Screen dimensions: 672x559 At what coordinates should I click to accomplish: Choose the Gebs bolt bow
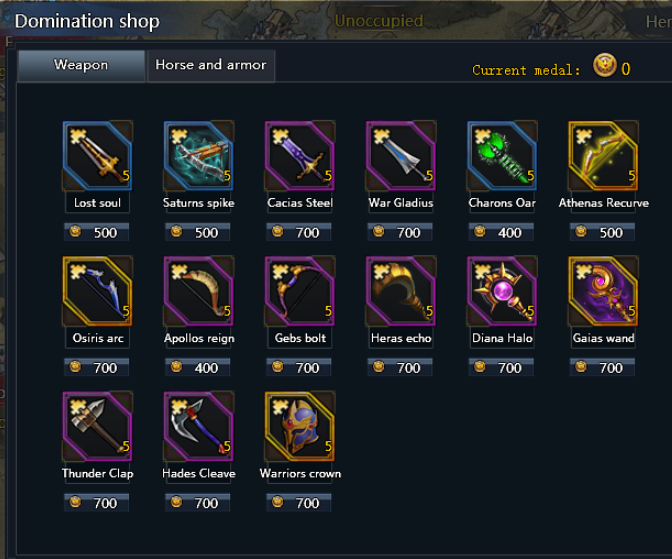click(x=300, y=291)
